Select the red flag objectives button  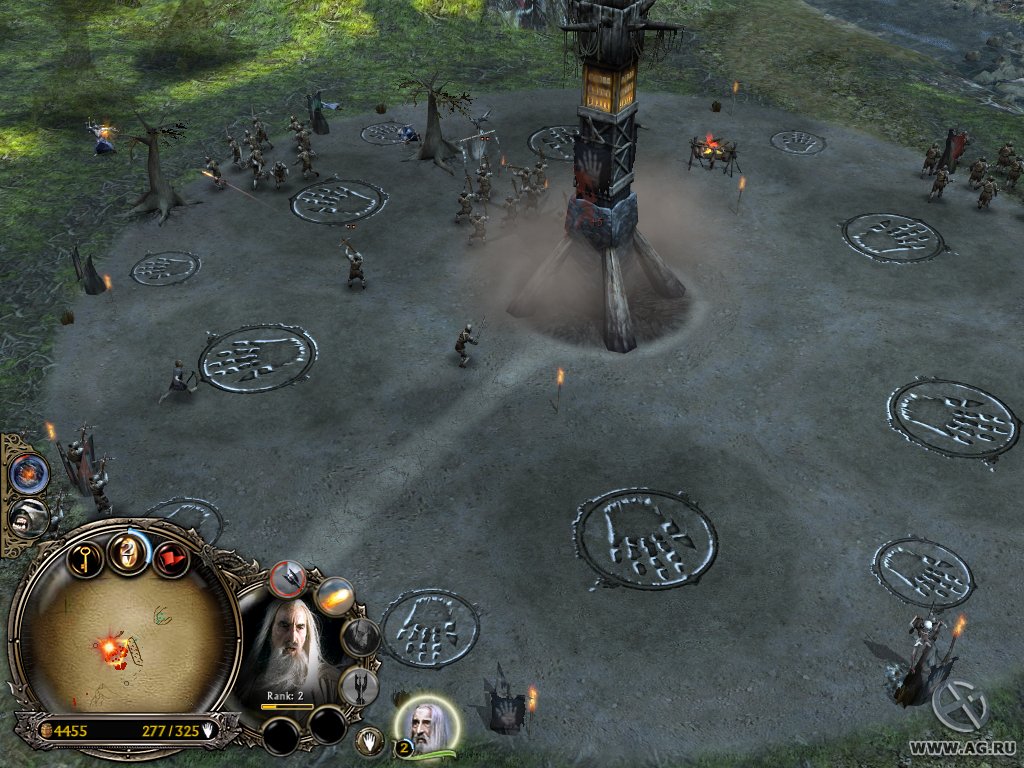coord(170,559)
